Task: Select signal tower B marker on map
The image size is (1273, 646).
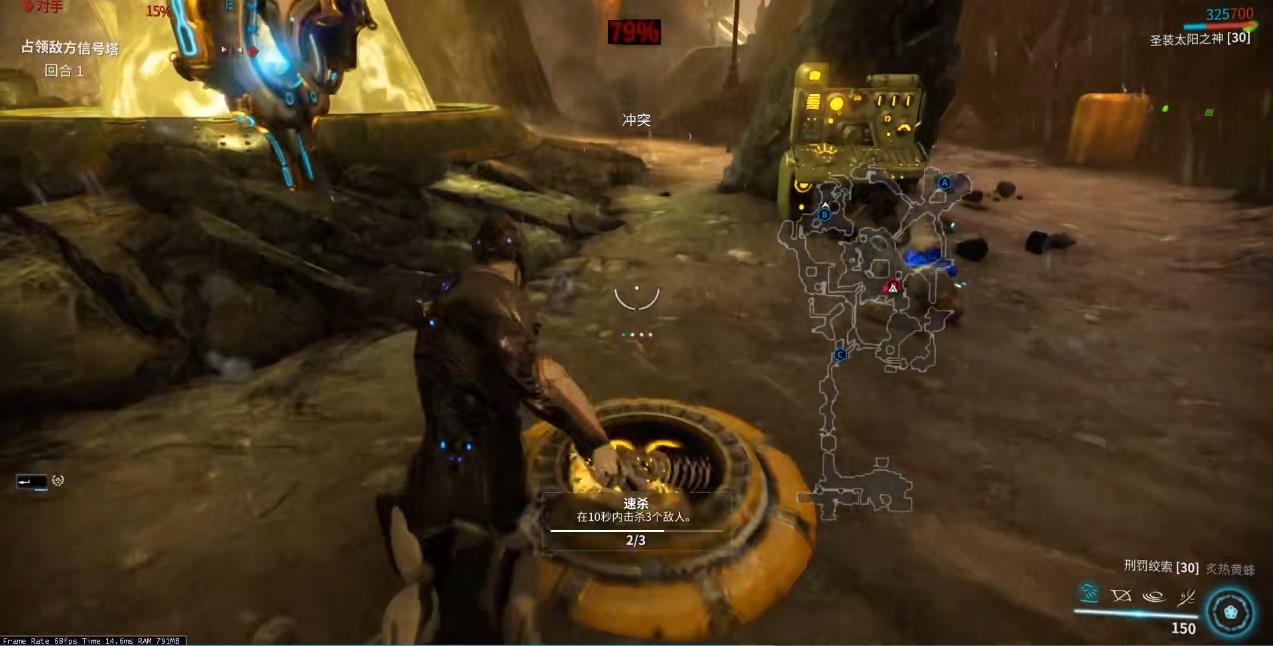Action: tap(824, 213)
